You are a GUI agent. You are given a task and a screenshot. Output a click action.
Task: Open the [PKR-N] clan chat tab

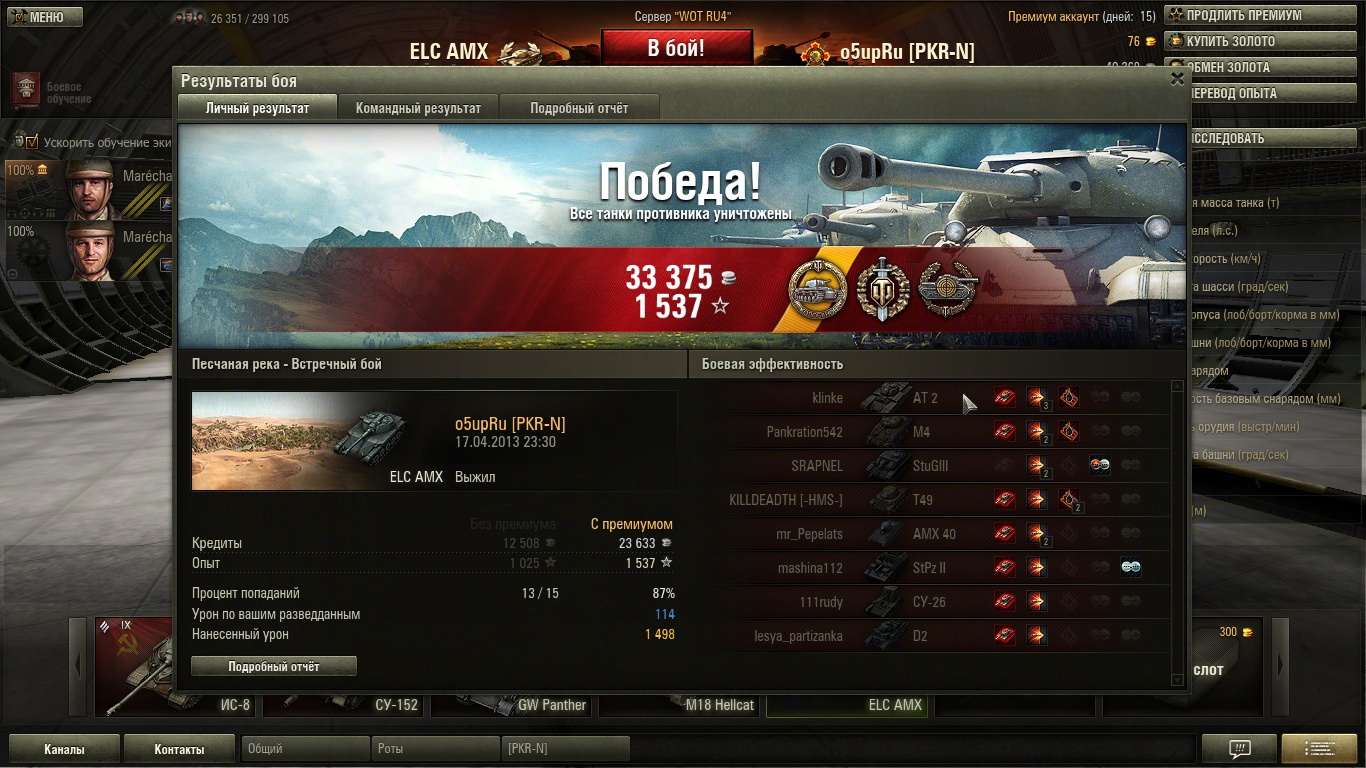[x=565, y=749]
